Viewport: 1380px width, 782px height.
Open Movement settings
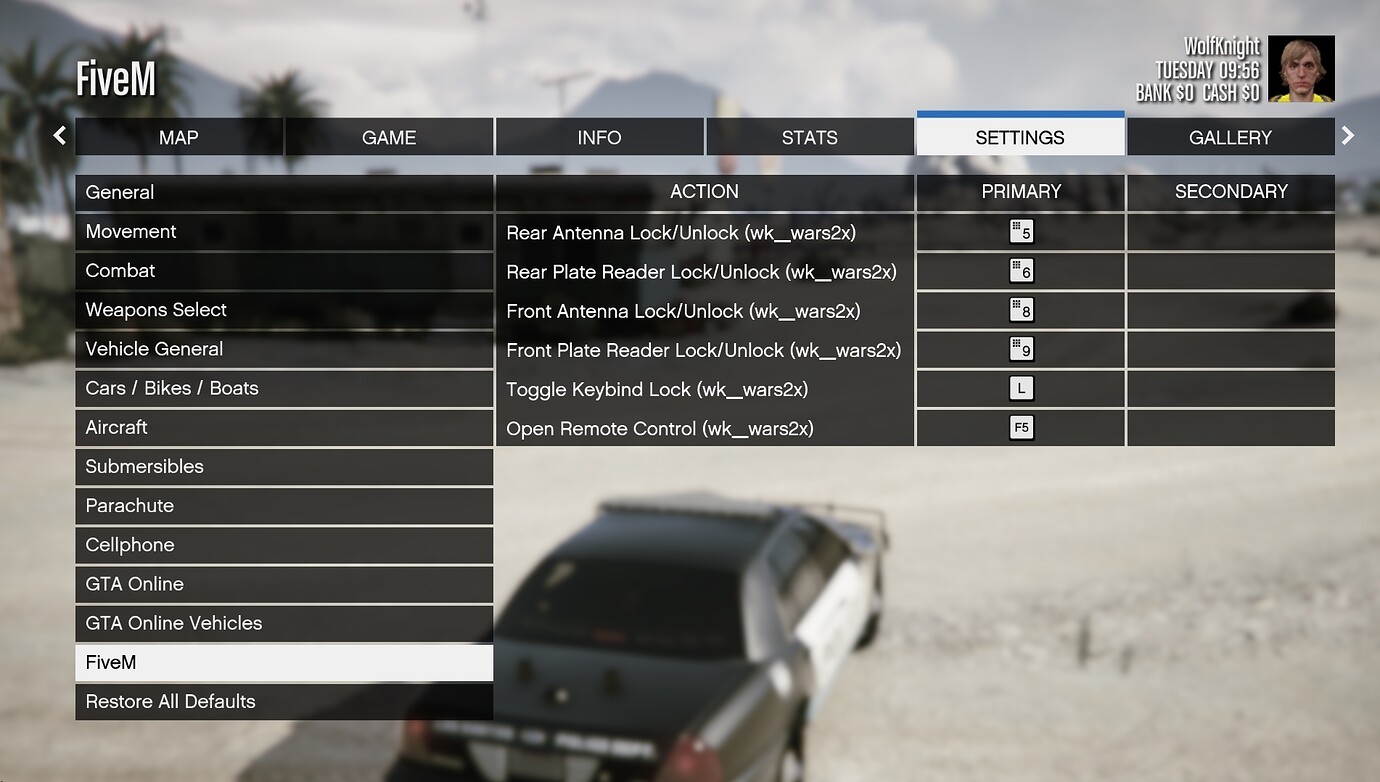[x=284, y=231]
